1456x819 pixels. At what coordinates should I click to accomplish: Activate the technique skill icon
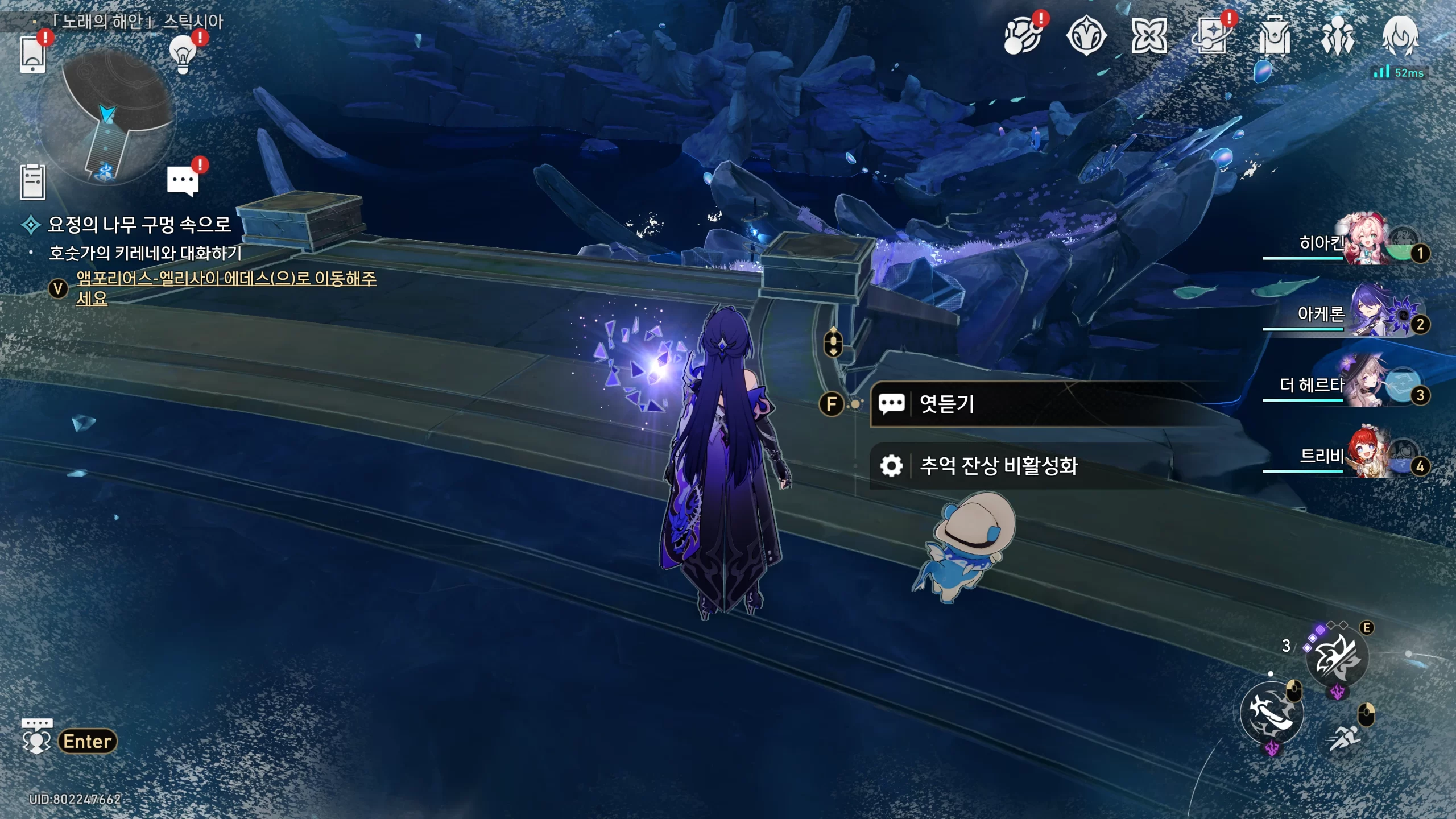point(1336,659)
